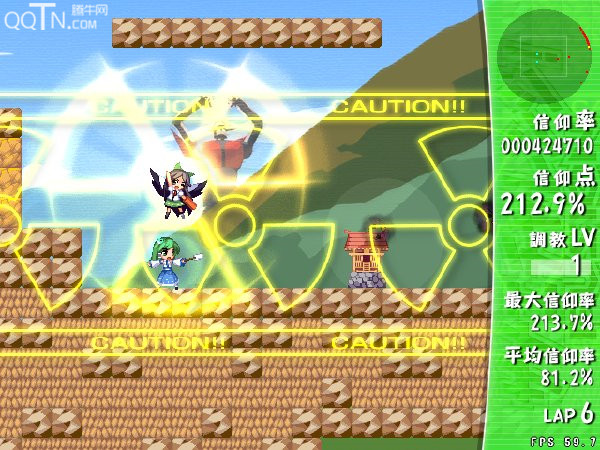Click the circular radar minimap
The height and width of the screenshot is (450, 600).
pos(543,56)
